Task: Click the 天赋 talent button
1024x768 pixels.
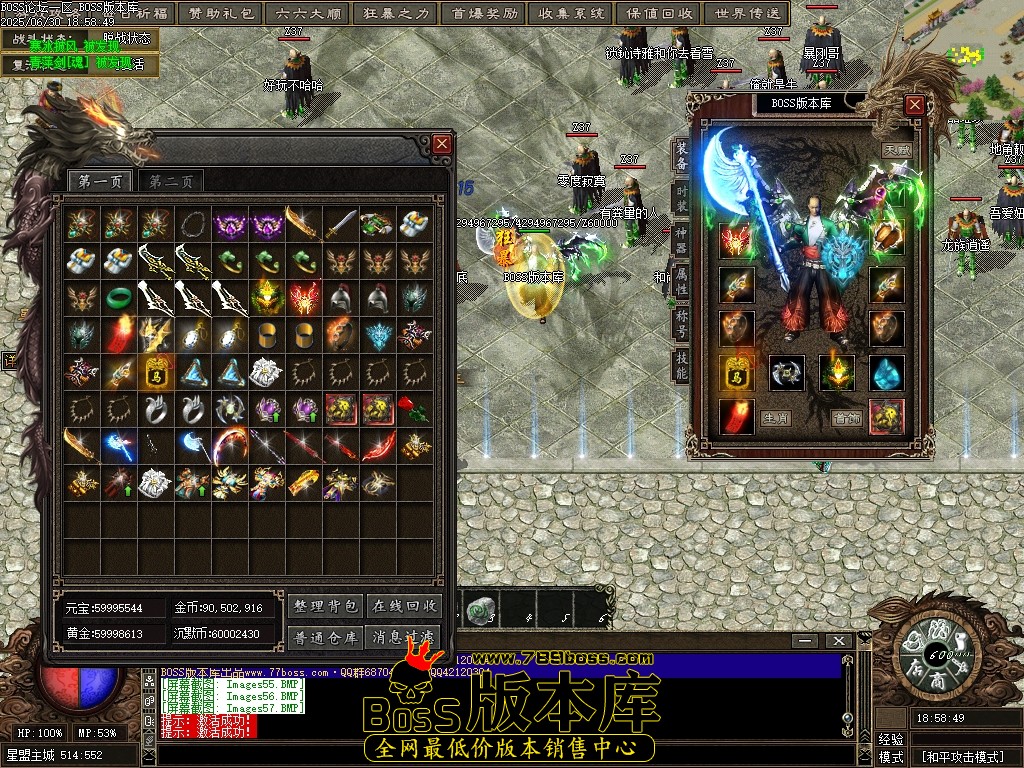Action: tap(895, 150)
